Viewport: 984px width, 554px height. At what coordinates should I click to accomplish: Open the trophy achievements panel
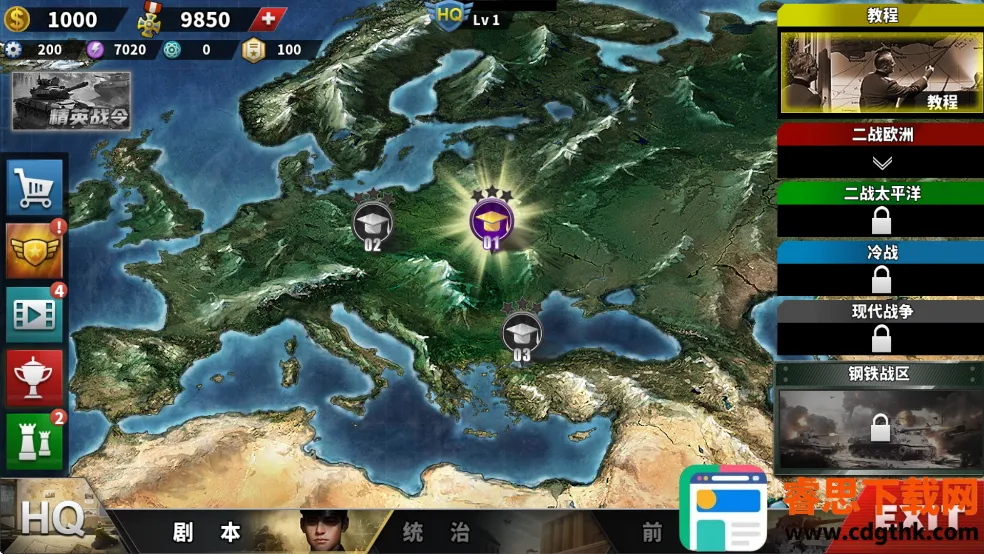(36, 378)
